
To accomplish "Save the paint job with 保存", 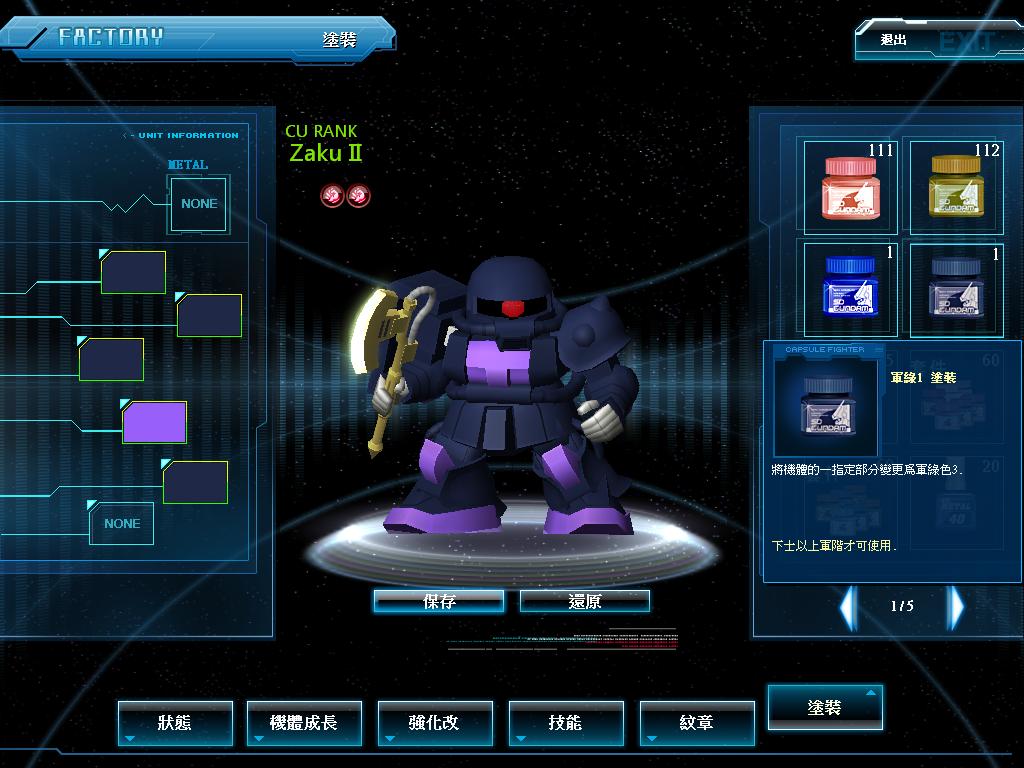I will (438, 601).
